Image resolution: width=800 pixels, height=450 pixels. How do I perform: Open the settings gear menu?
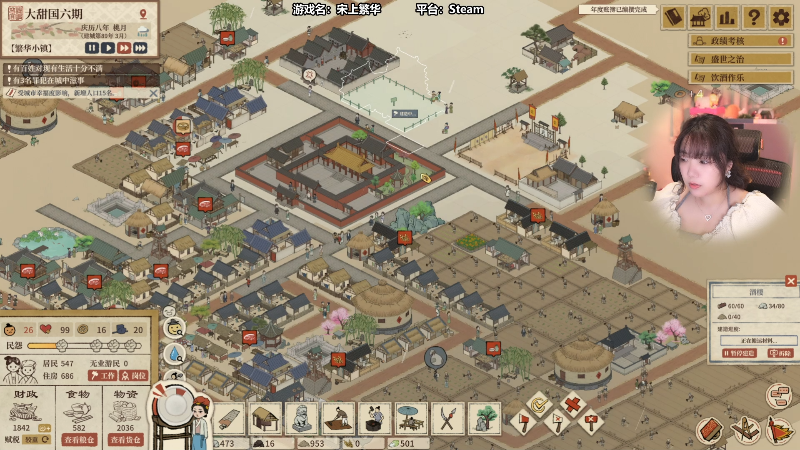[x=781, y=17]
